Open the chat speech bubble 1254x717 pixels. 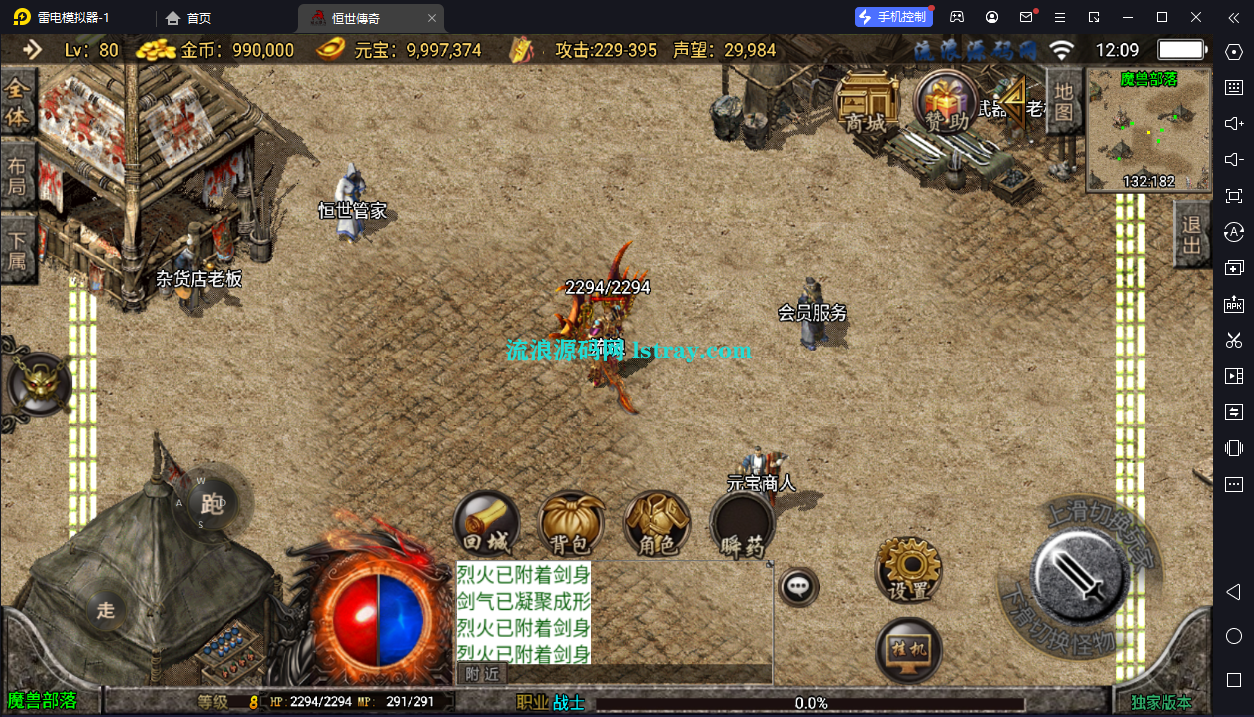(799, 587)
